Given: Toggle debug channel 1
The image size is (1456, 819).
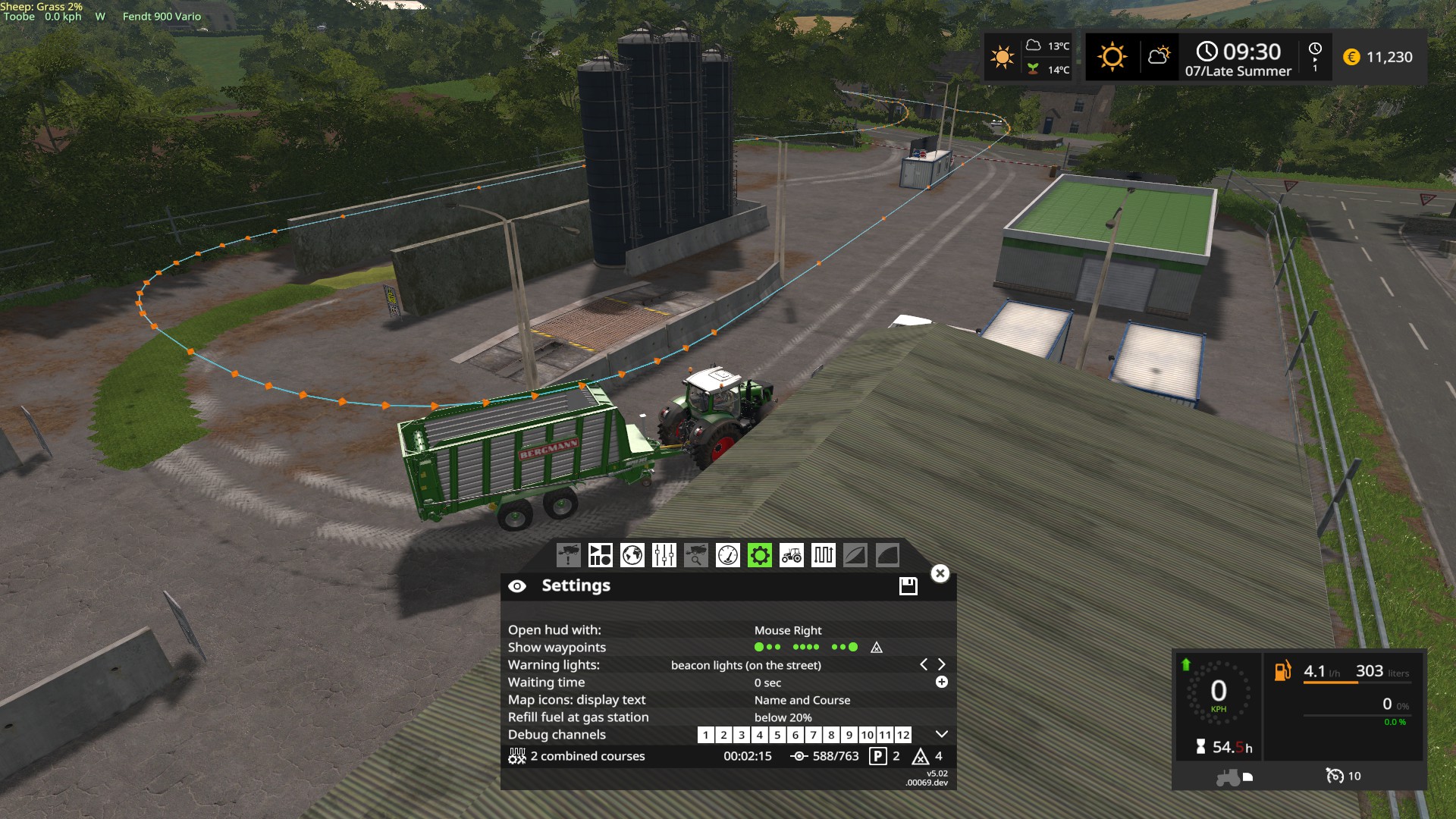Looking at the screenshot, I should coord(705,735).
